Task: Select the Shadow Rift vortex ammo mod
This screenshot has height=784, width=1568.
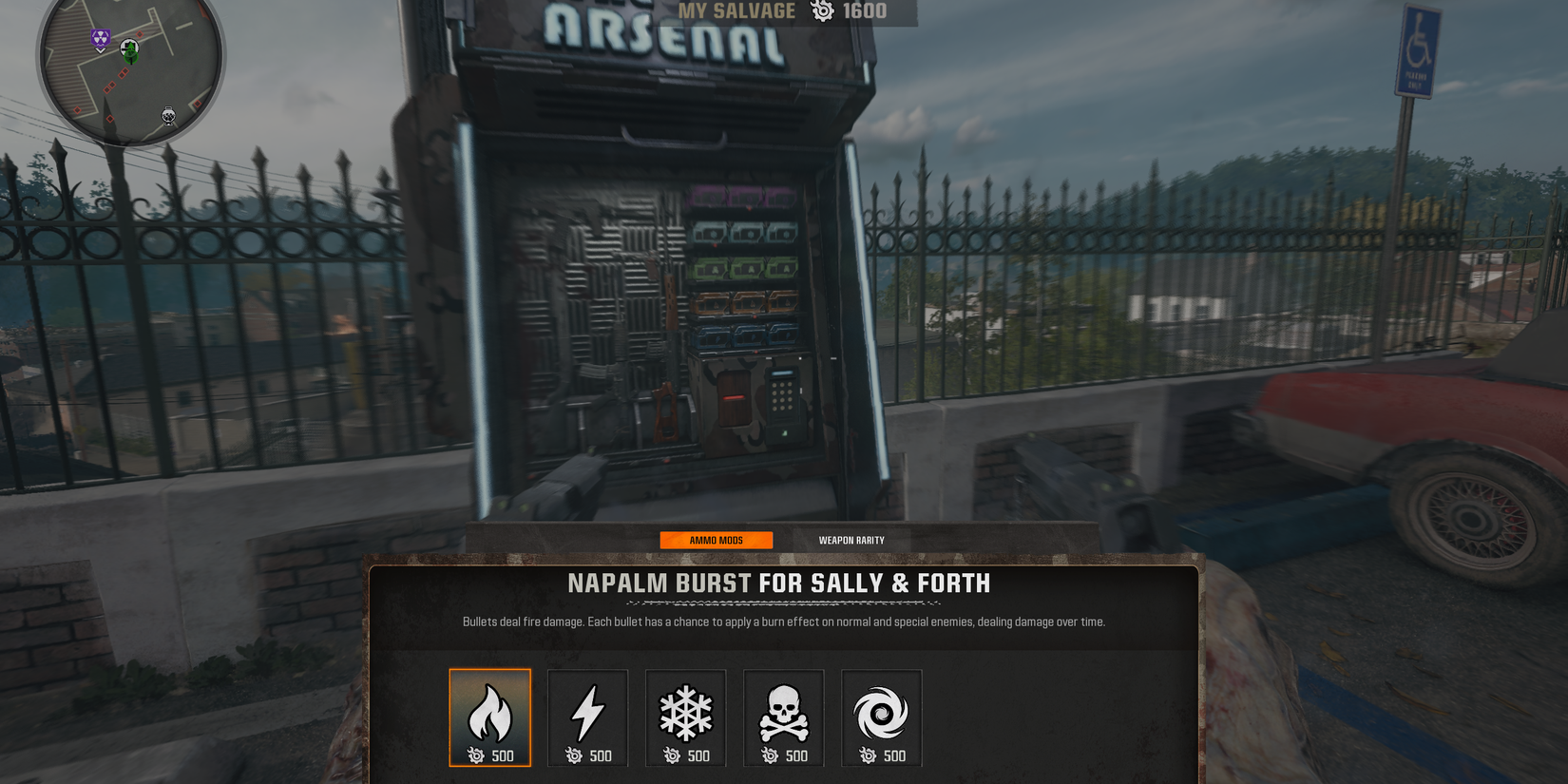Action: coord(881,713)
